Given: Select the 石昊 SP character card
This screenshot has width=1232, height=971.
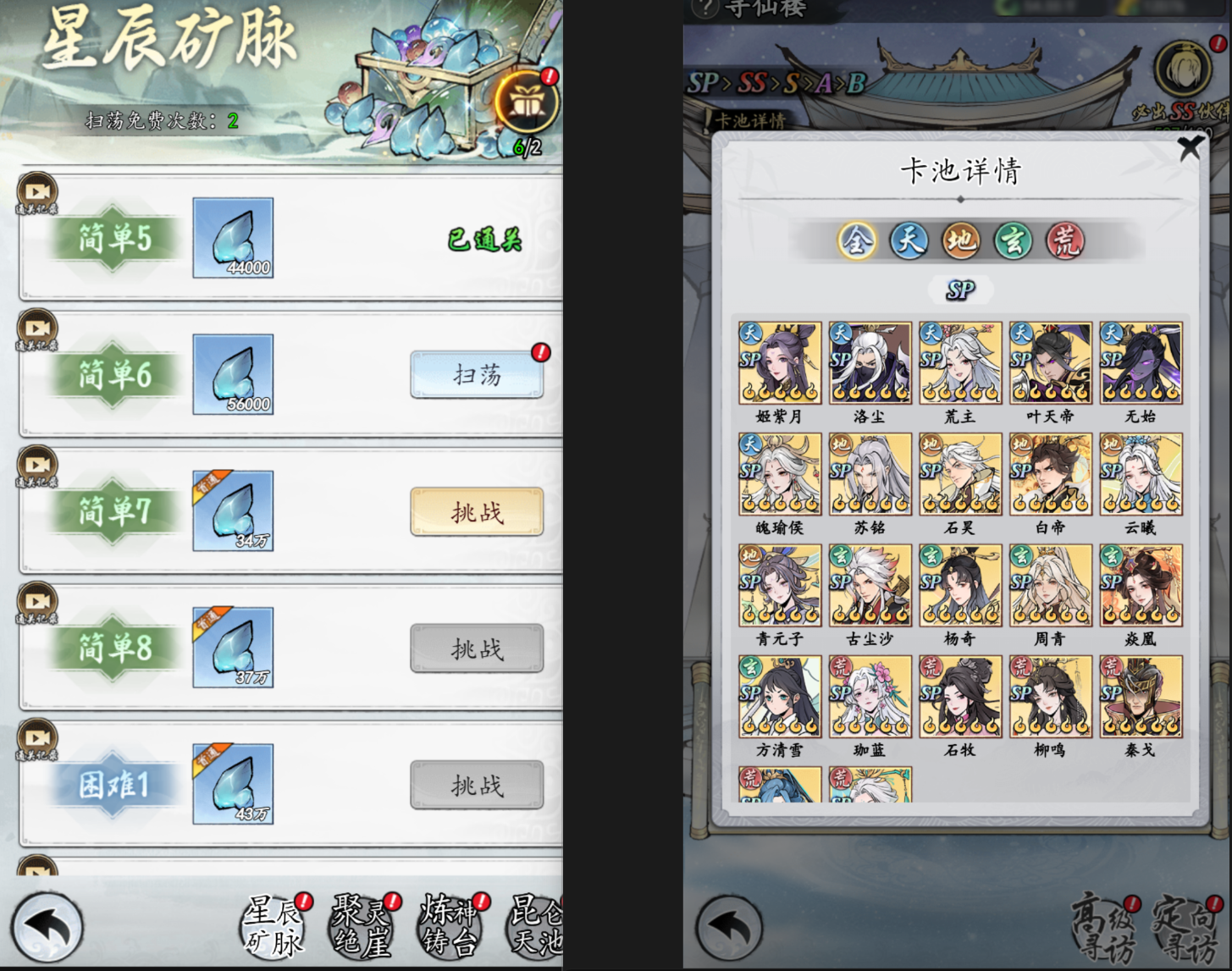Looking at the screenshot, I should pyautogui.click(x=959, y=474).
